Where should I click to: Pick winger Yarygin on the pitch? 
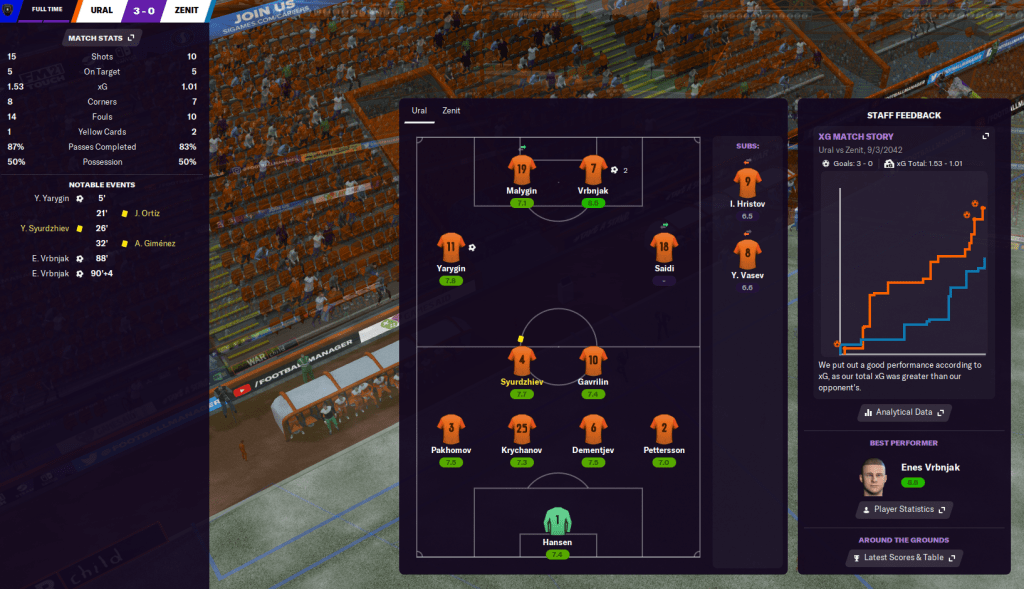point(451,248)
